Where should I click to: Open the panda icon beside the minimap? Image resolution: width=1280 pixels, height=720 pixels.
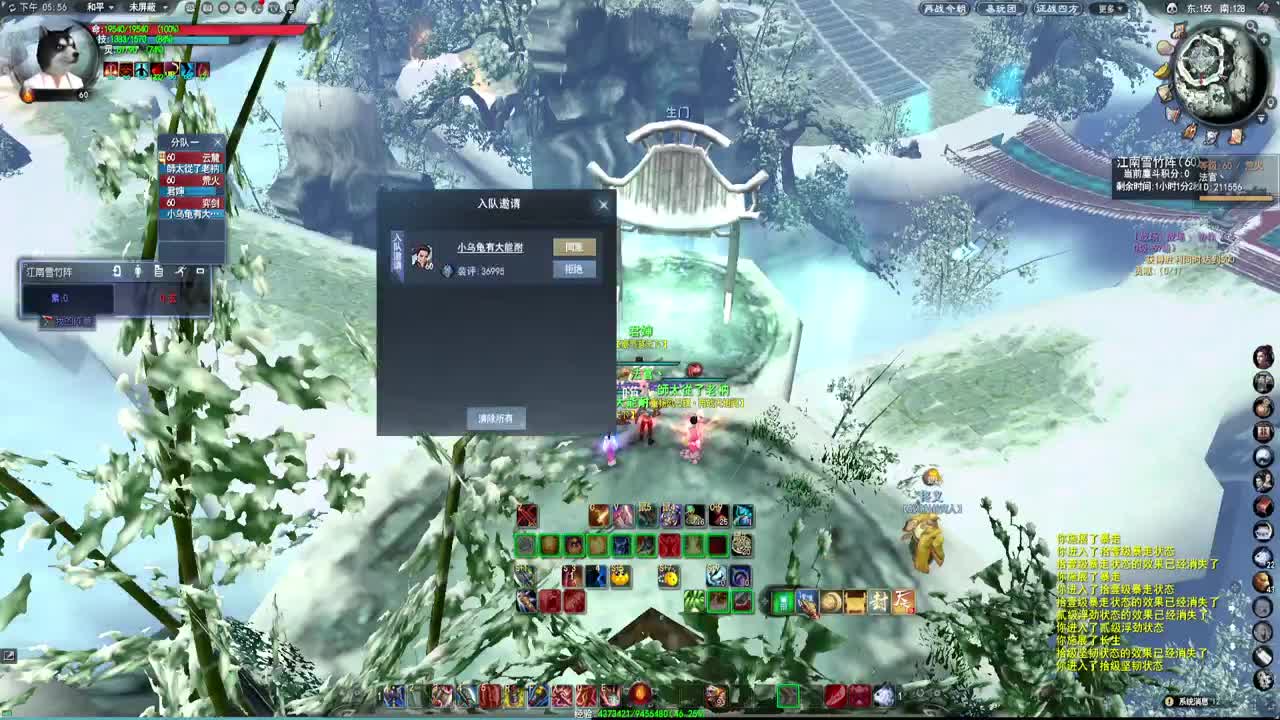click(x=1173, y=9)
